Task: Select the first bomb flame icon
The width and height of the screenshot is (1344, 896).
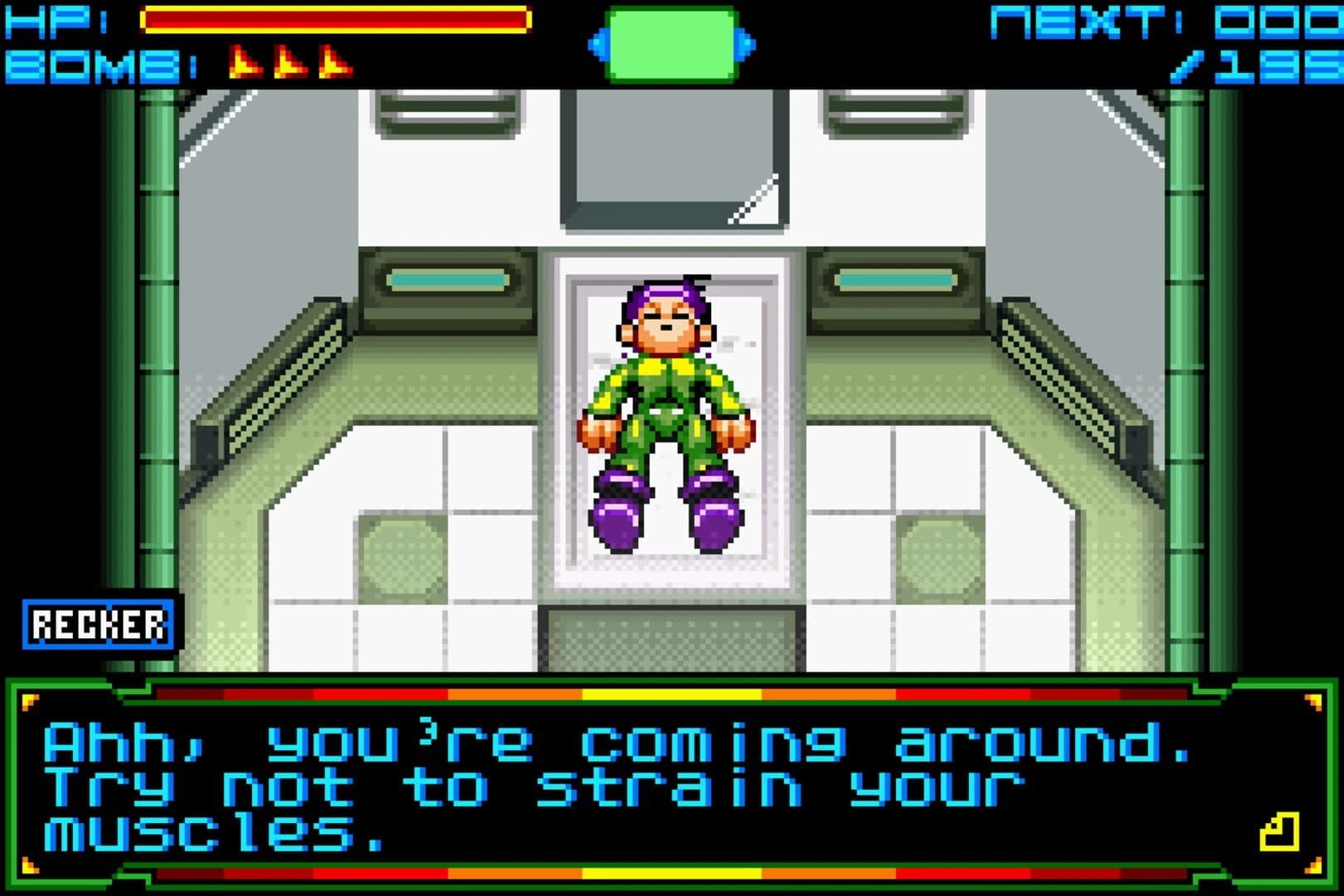Action: click(x=245, y=62)
